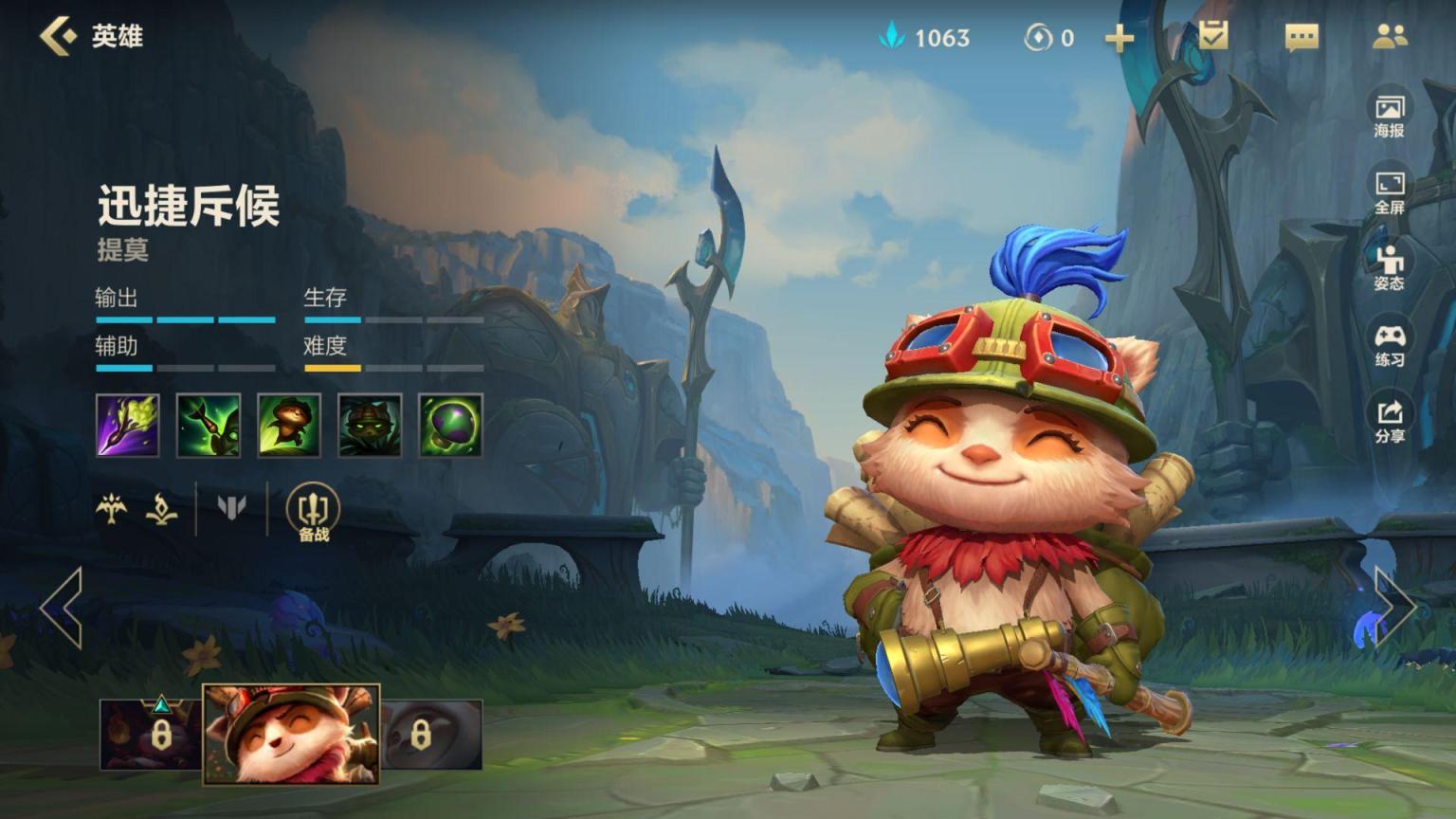Show the next champion with right arrow

click(x=1394, y=608)
